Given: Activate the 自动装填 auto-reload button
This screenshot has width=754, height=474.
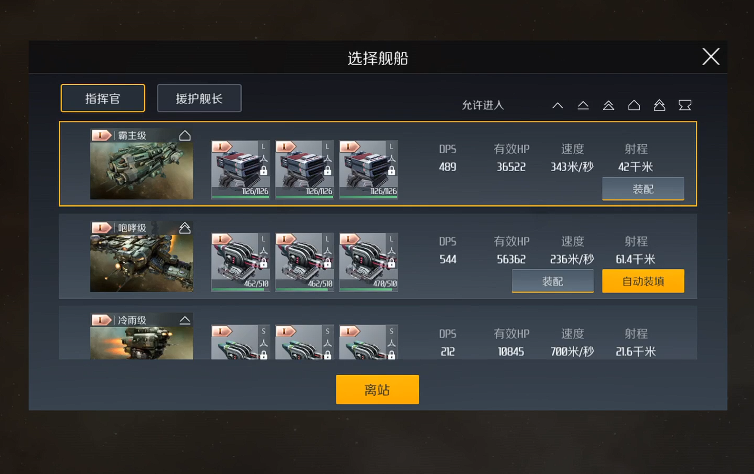Looking at the screenshot, I should point(643,282).
